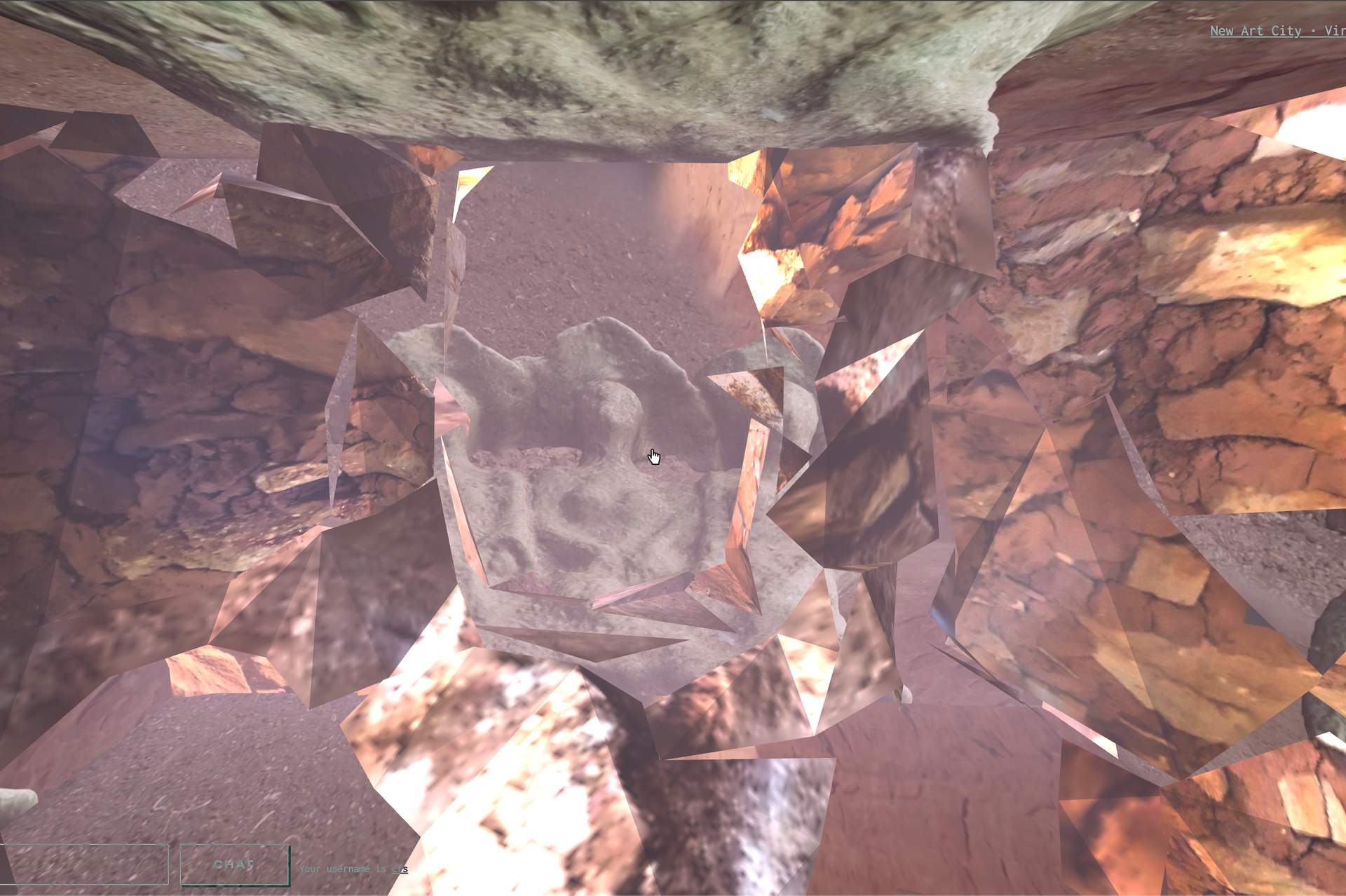Click inside the chat message input box
Viewport: 1346px width, 896px height.
(84, 864)
